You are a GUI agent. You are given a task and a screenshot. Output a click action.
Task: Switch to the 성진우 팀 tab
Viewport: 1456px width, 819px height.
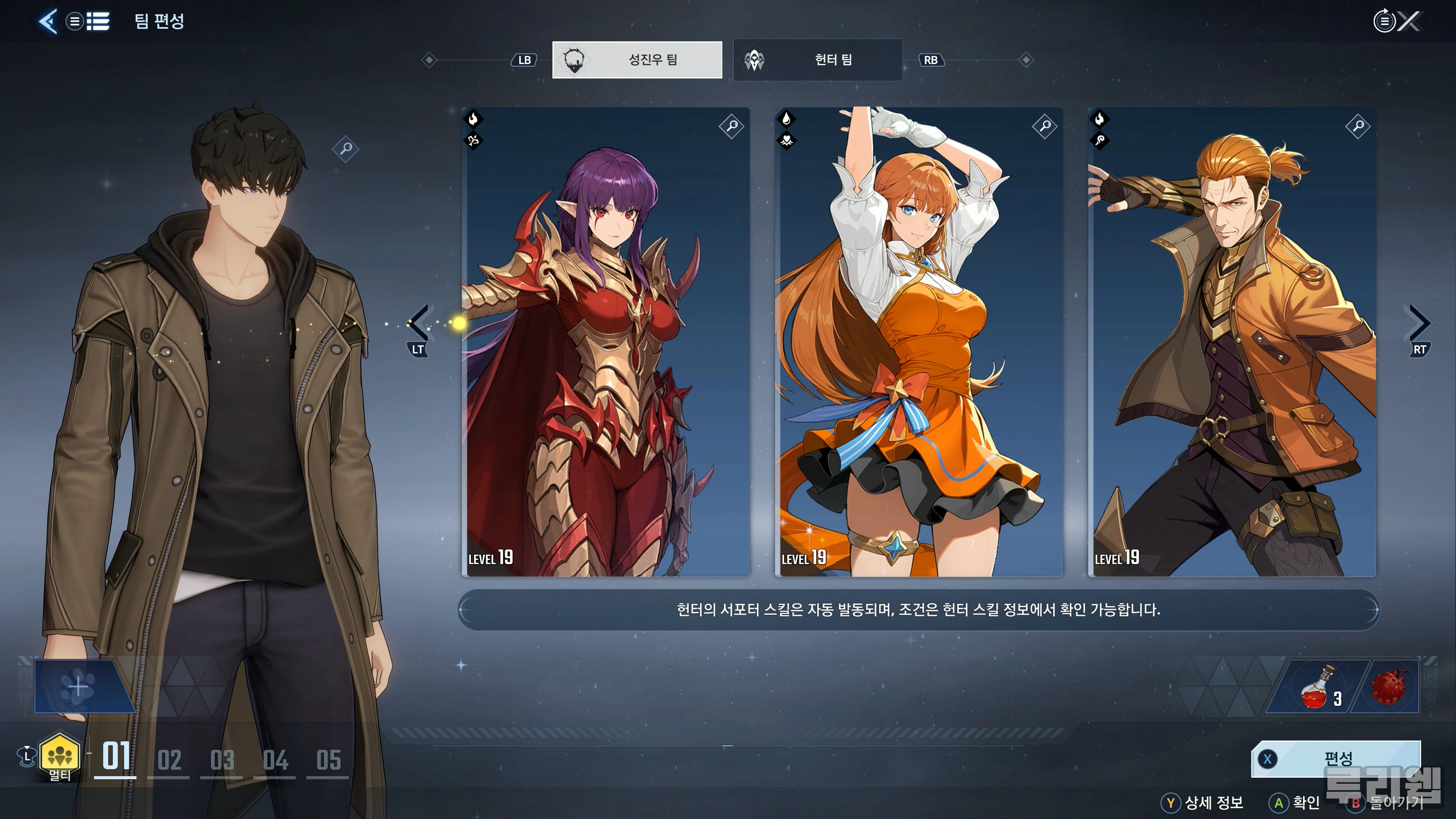(637, 60)
